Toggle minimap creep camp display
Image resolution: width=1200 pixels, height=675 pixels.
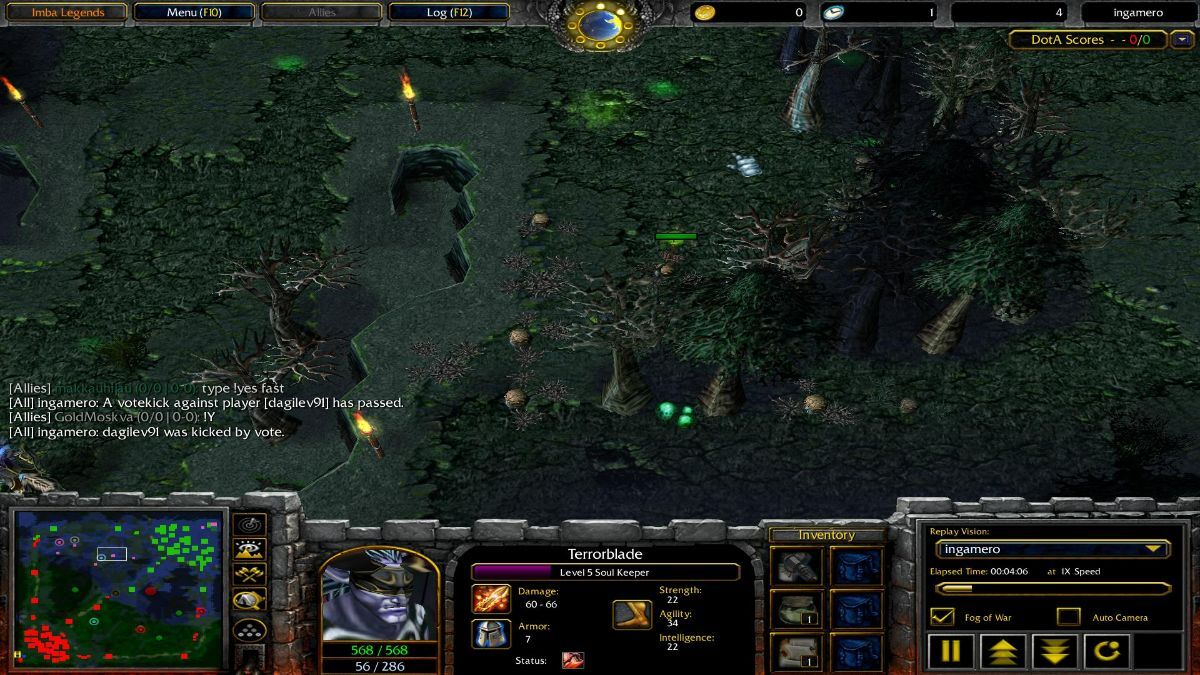click(249, 601)
